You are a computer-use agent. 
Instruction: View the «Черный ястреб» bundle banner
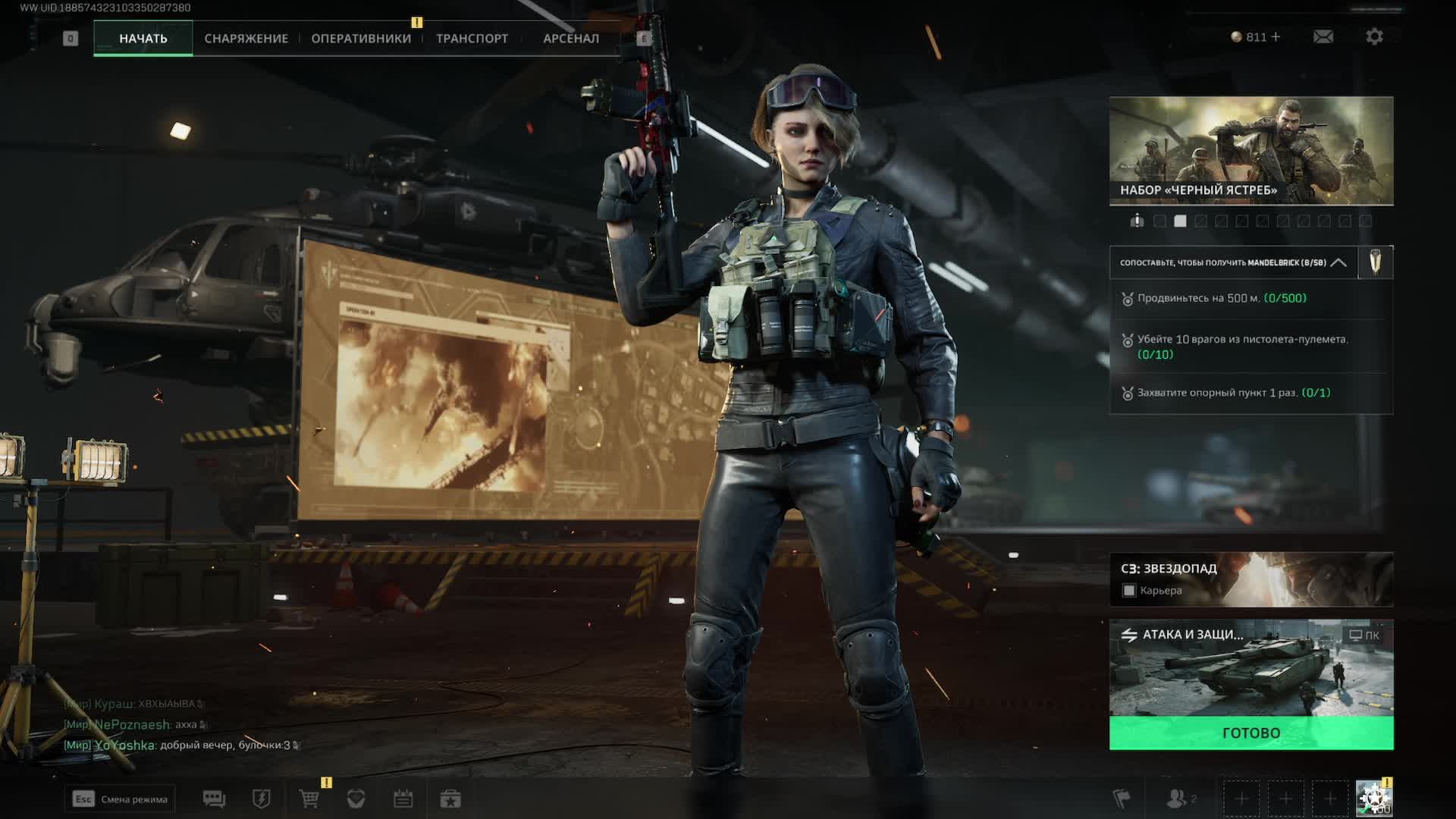pyautogui.click(x=1250, y=150)
